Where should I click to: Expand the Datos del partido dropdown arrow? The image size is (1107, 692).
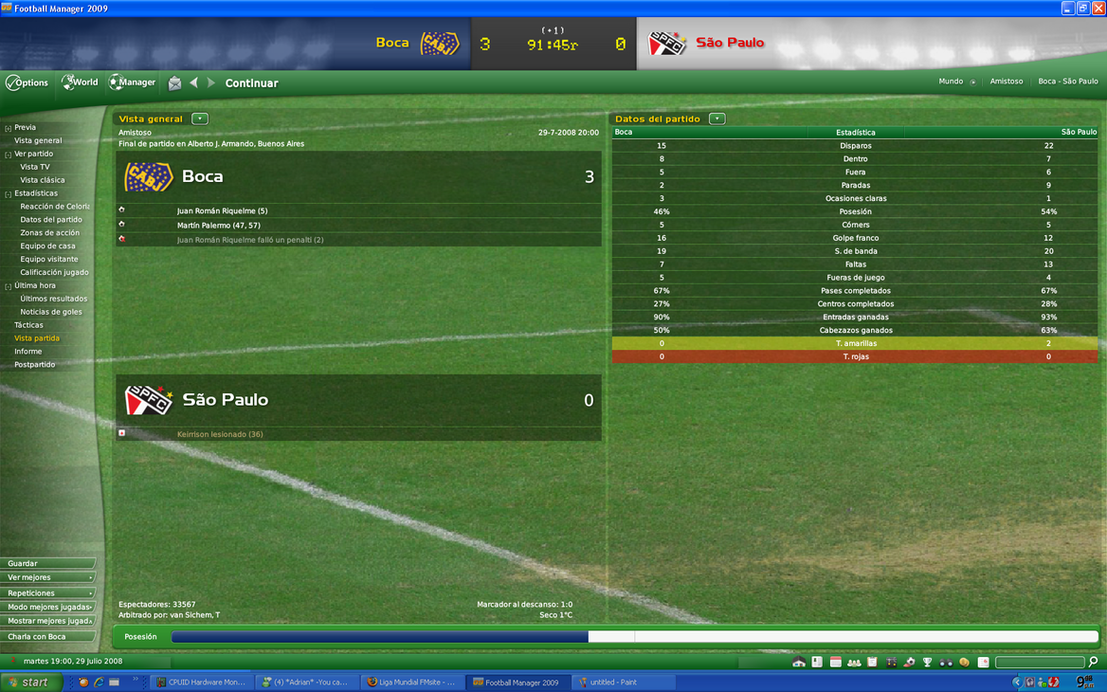(717, 119)
